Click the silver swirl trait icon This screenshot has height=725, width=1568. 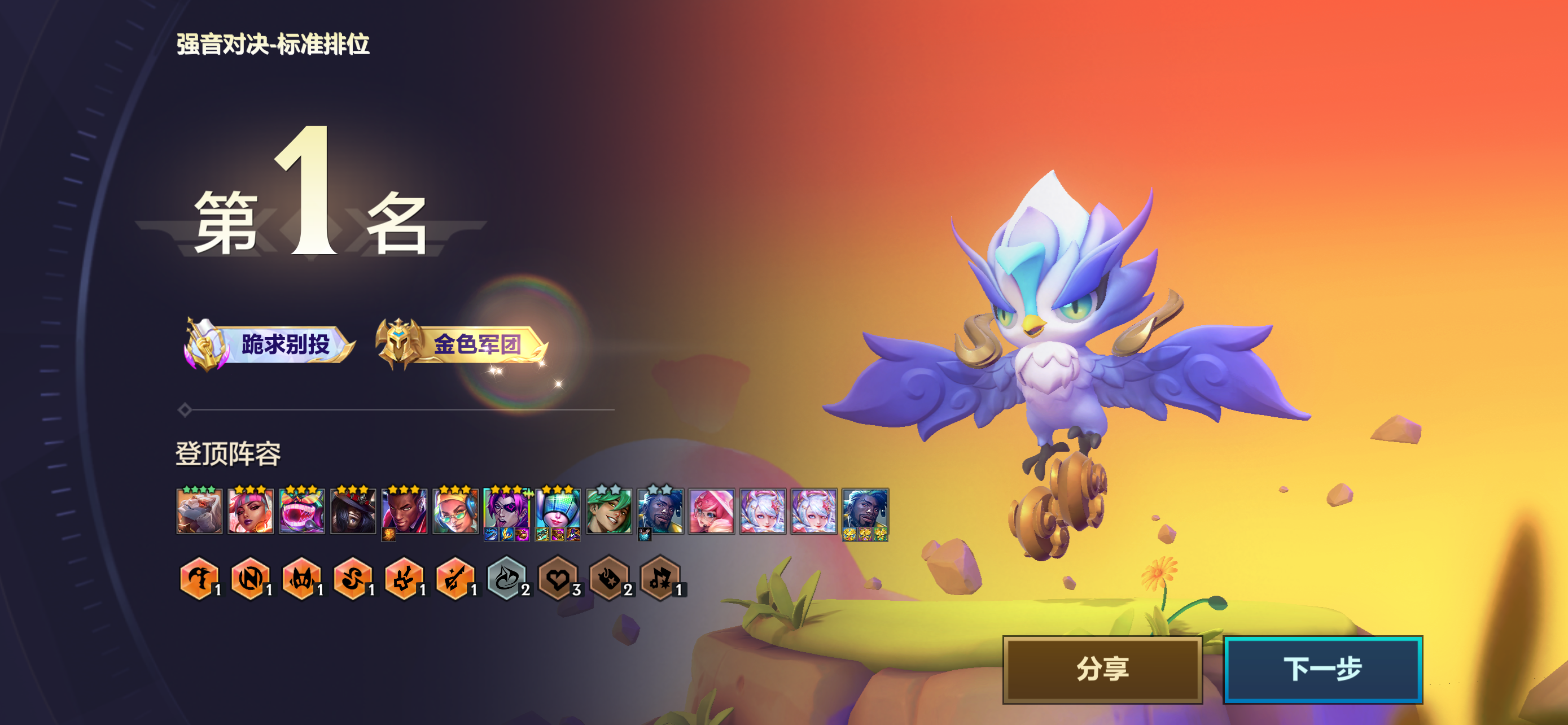506,578
